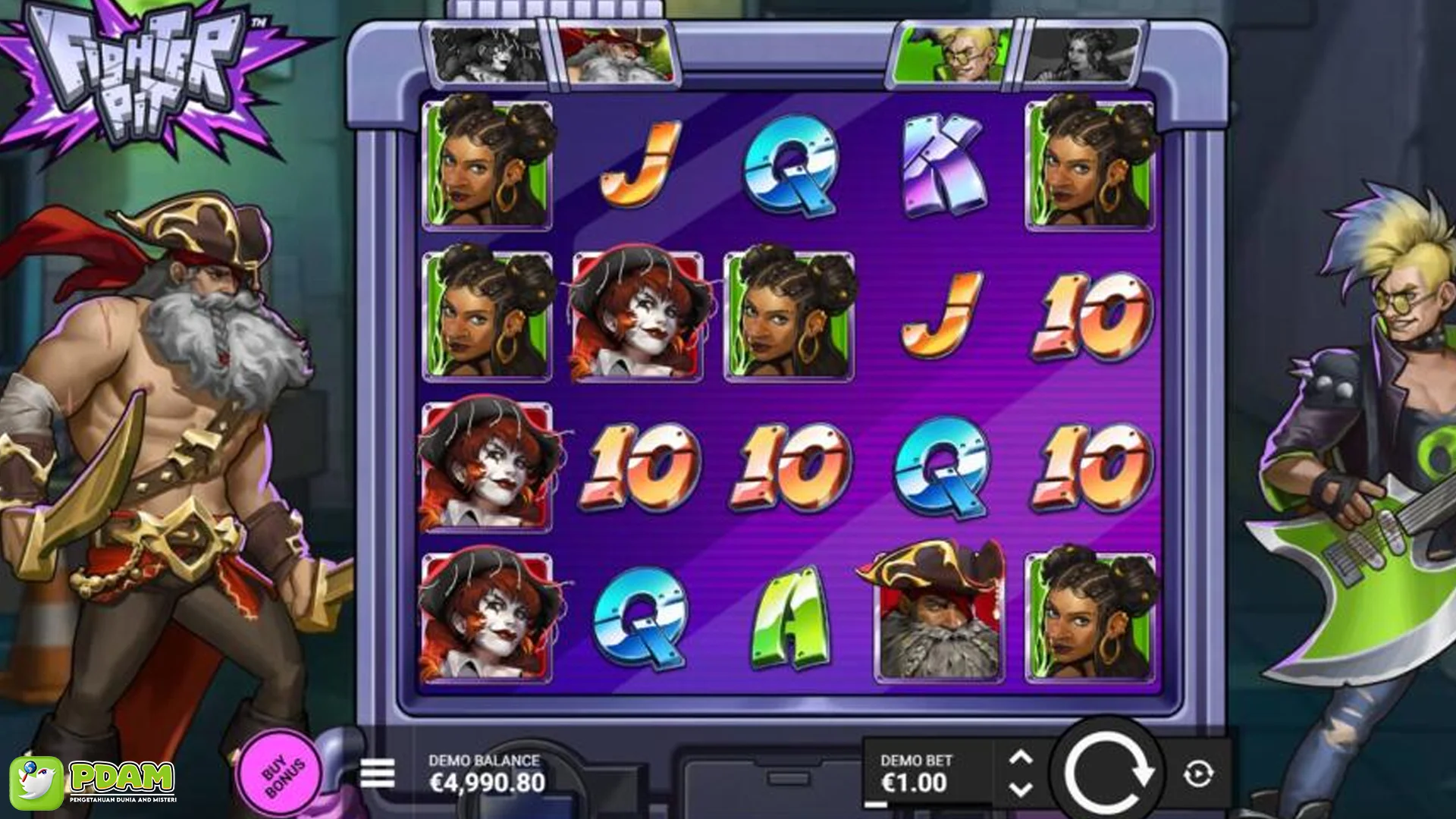The height and width of the screenshot is (819, 1456).
Task: Click the PDAM watermark logo
Action: click(x=94, y=782)
